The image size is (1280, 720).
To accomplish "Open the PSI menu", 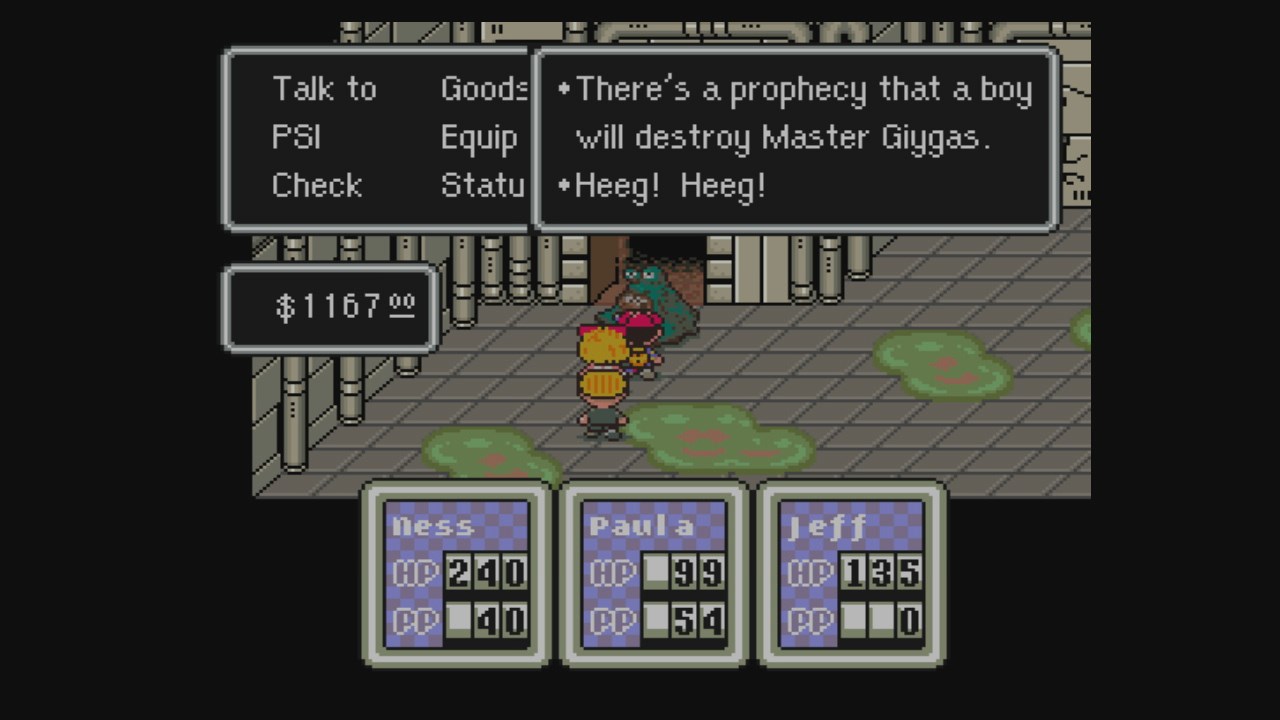I will (296, 137).
